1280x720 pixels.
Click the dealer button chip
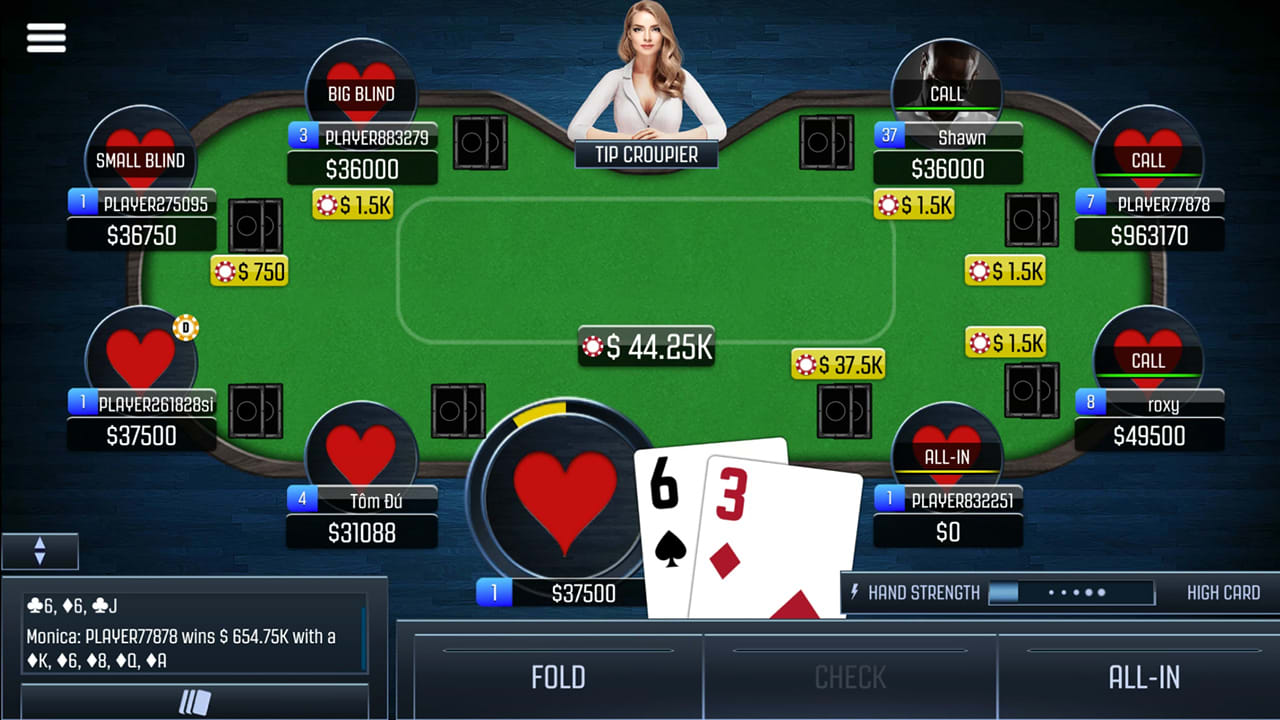click(186, 326)
